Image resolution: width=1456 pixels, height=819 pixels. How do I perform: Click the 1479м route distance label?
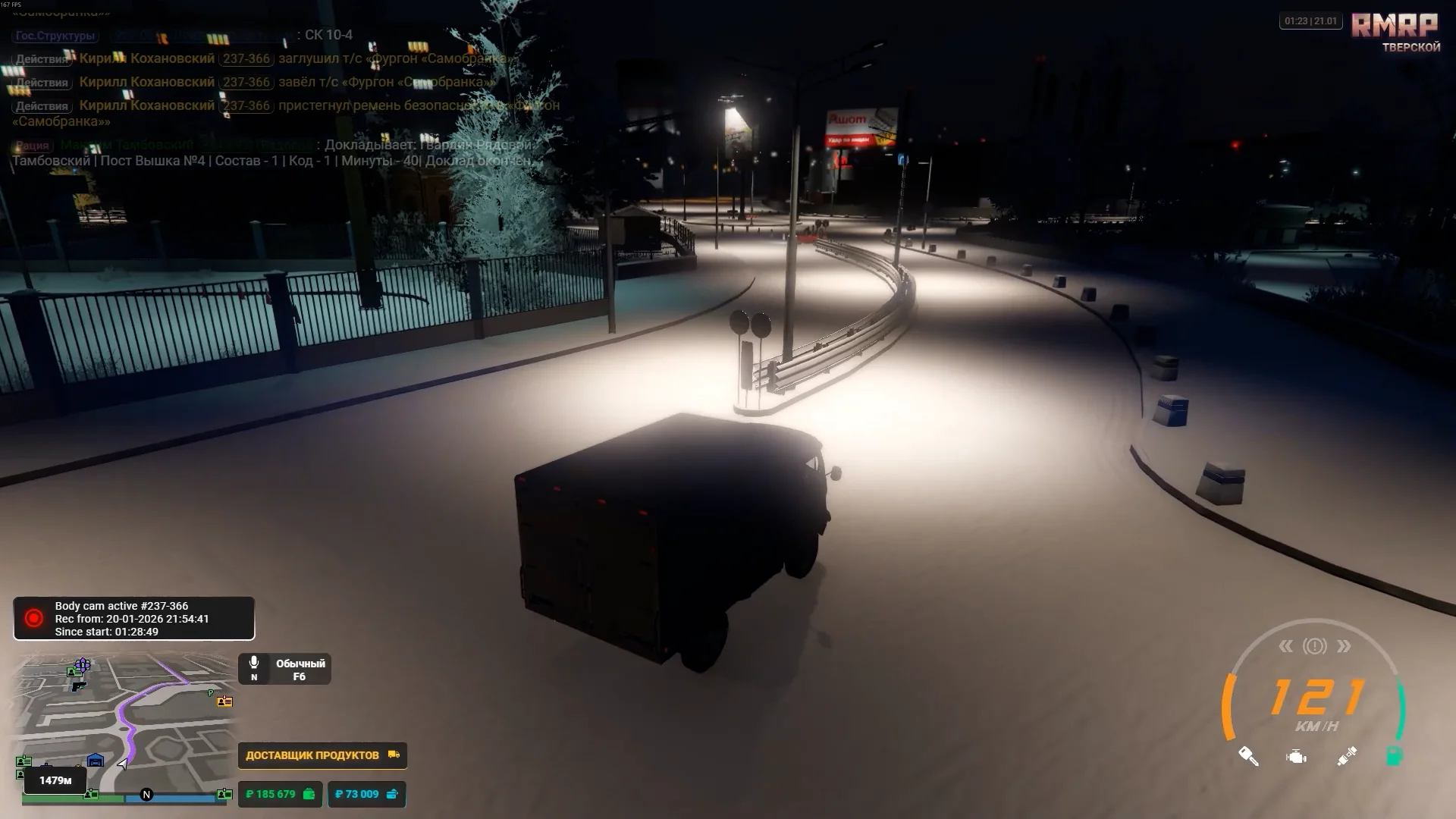(55, 780)
